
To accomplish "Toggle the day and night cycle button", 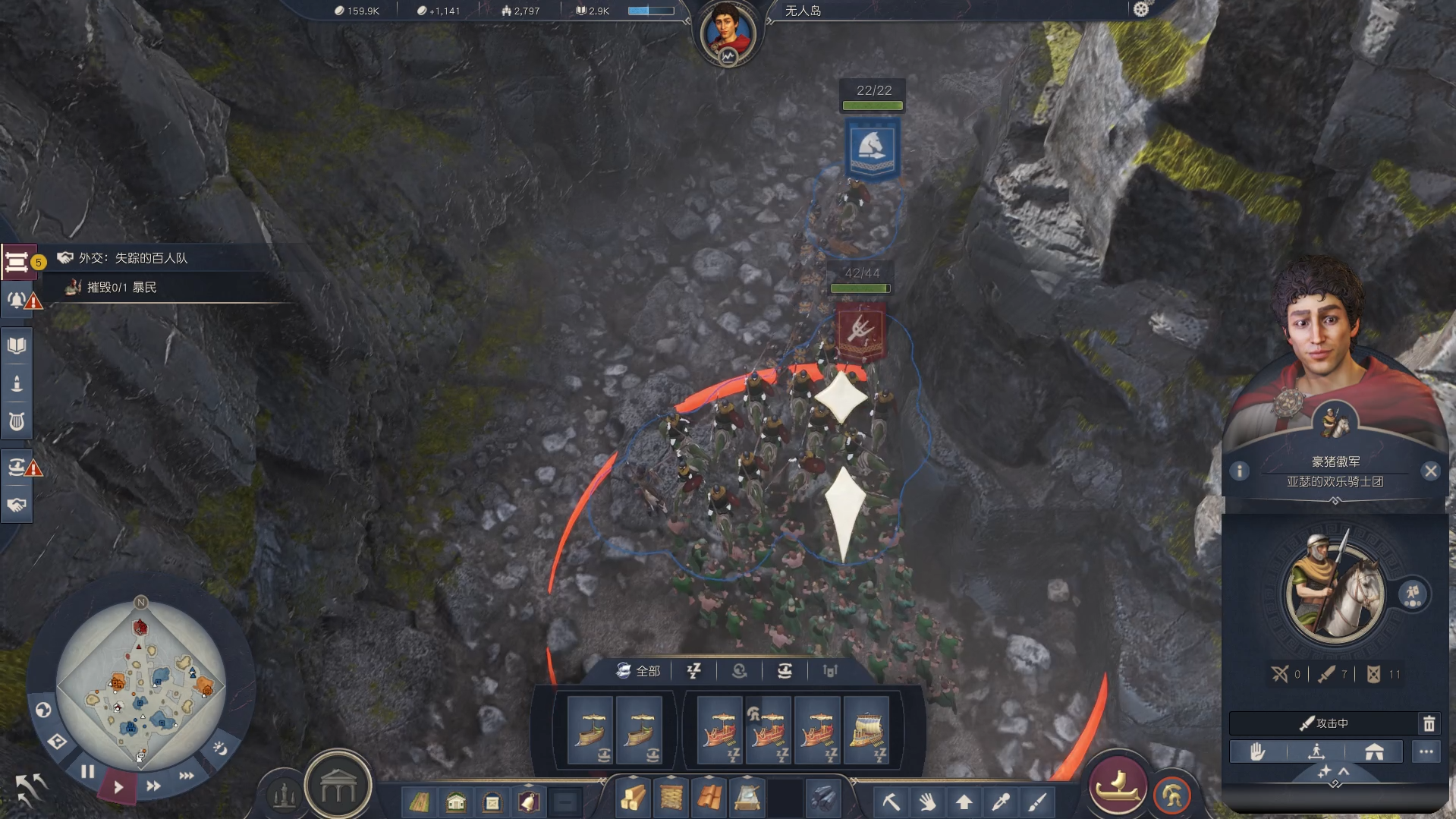I will pyautogui.click(x=220, y=748).
